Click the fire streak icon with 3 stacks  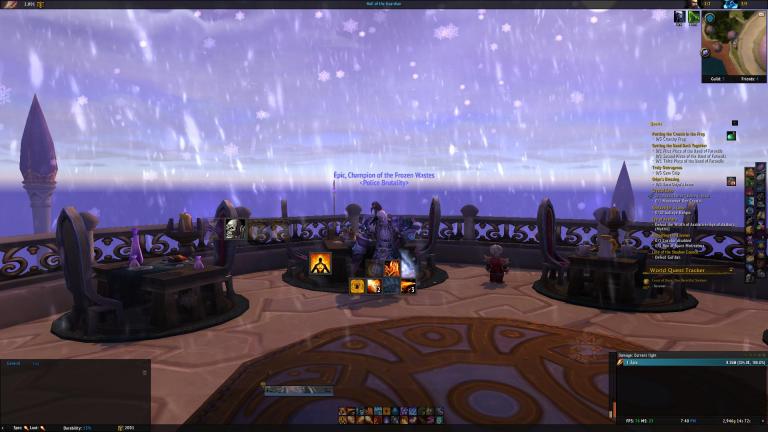pos(407,286)
